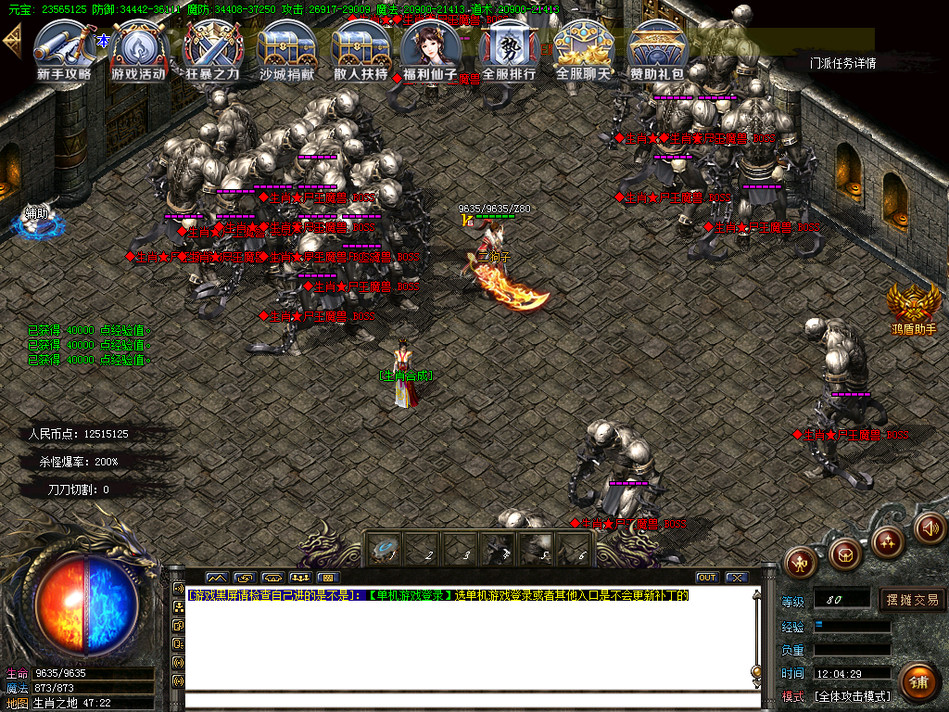
Task: Toggle the 辅助 assist icon
Action: [x=37, y=220]
